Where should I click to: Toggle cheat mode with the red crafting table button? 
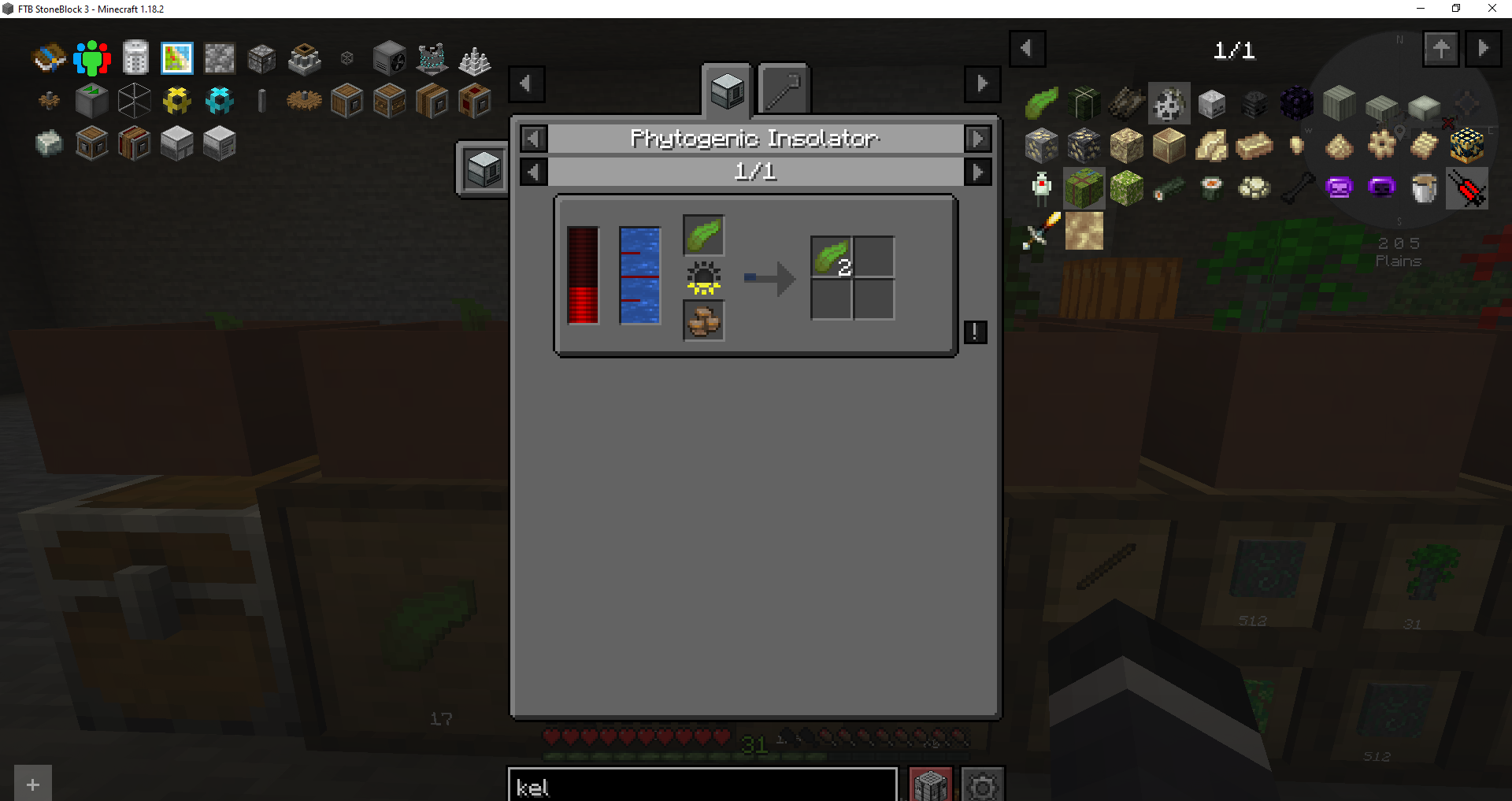point(930,786)
